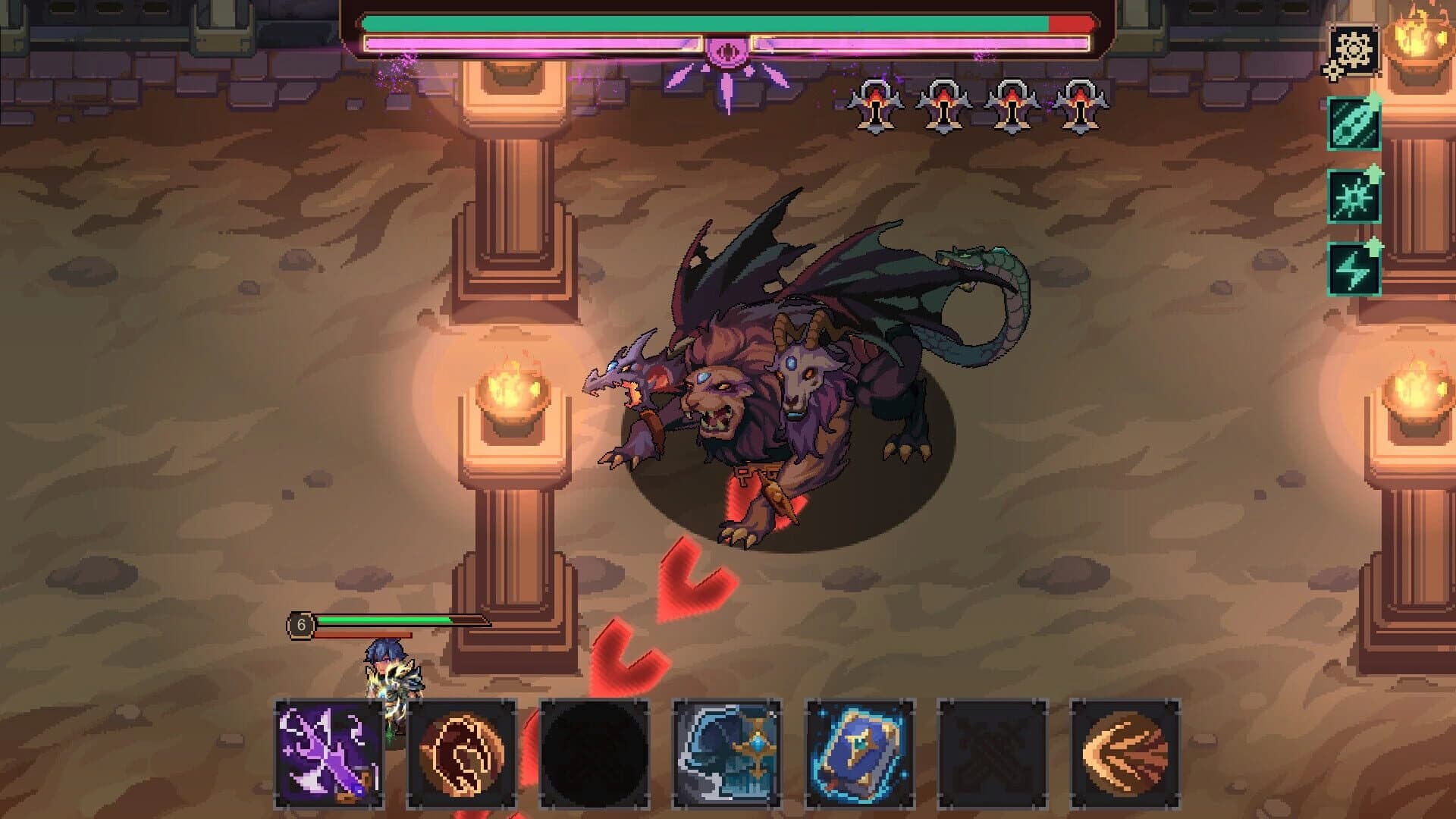Expand the boss phase emblem below the health bar
Image resolution: width=1456 pixels, height=819 pixels.
[728, 52]
